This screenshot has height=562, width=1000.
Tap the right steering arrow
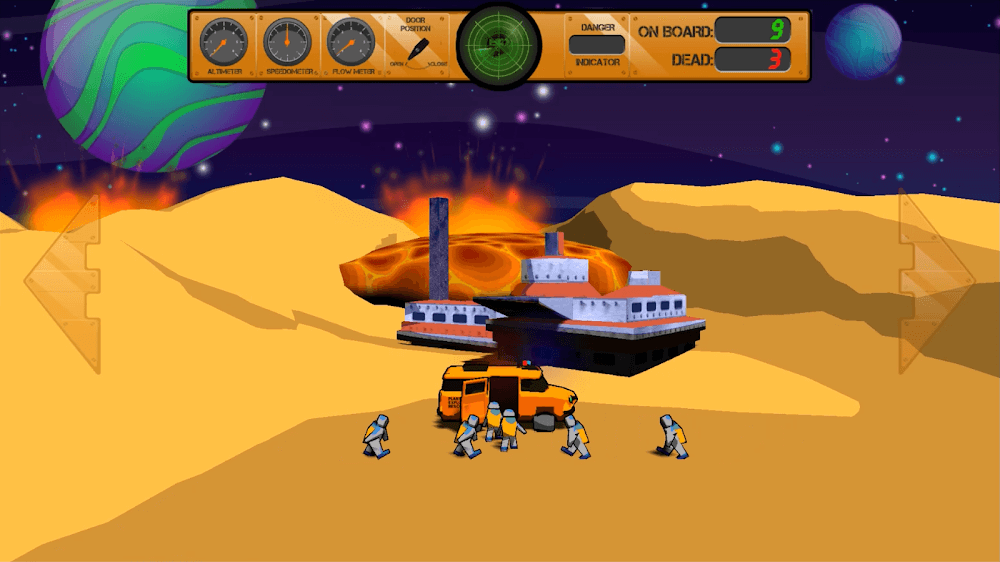(x=936, y=284)
